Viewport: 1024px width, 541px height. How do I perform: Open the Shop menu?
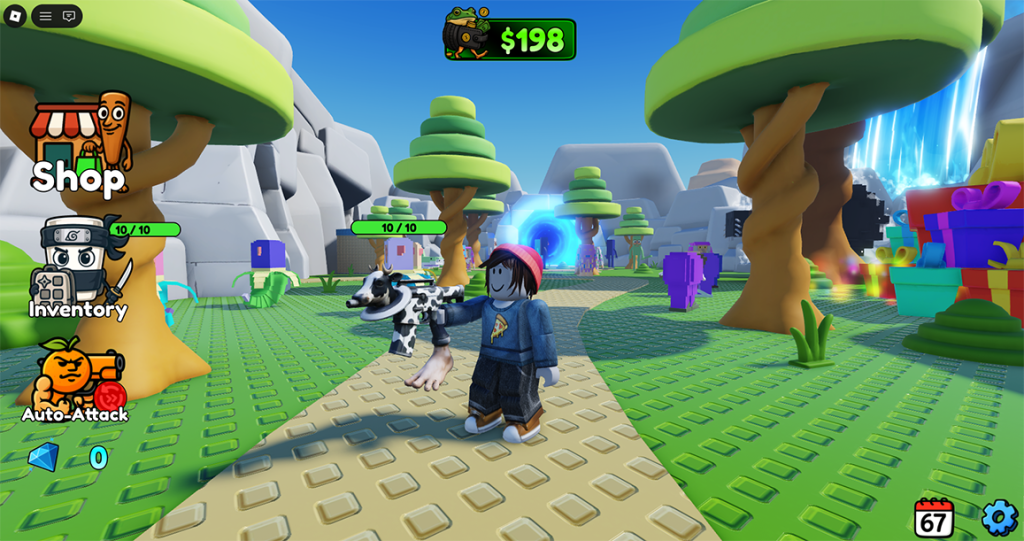(79, 146)
